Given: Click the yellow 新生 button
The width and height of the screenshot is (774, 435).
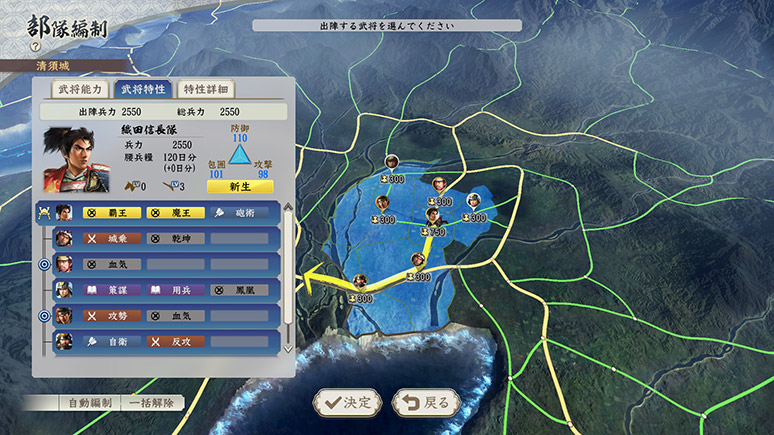Looking at the screenshot, I should (x=239, y=186).
